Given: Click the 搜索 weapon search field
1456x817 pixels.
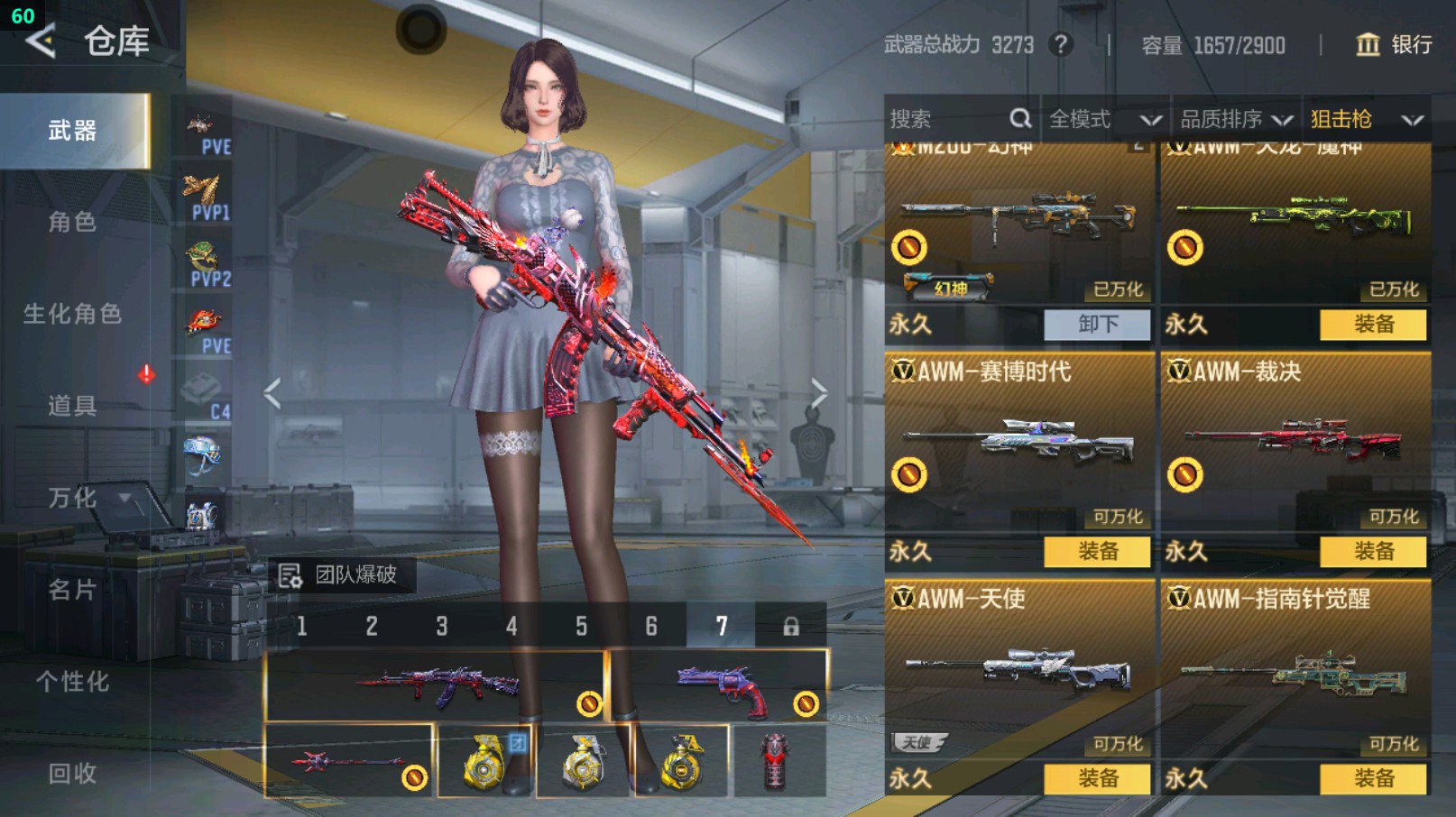Looking at the screenshot, I should click(947, 119).
